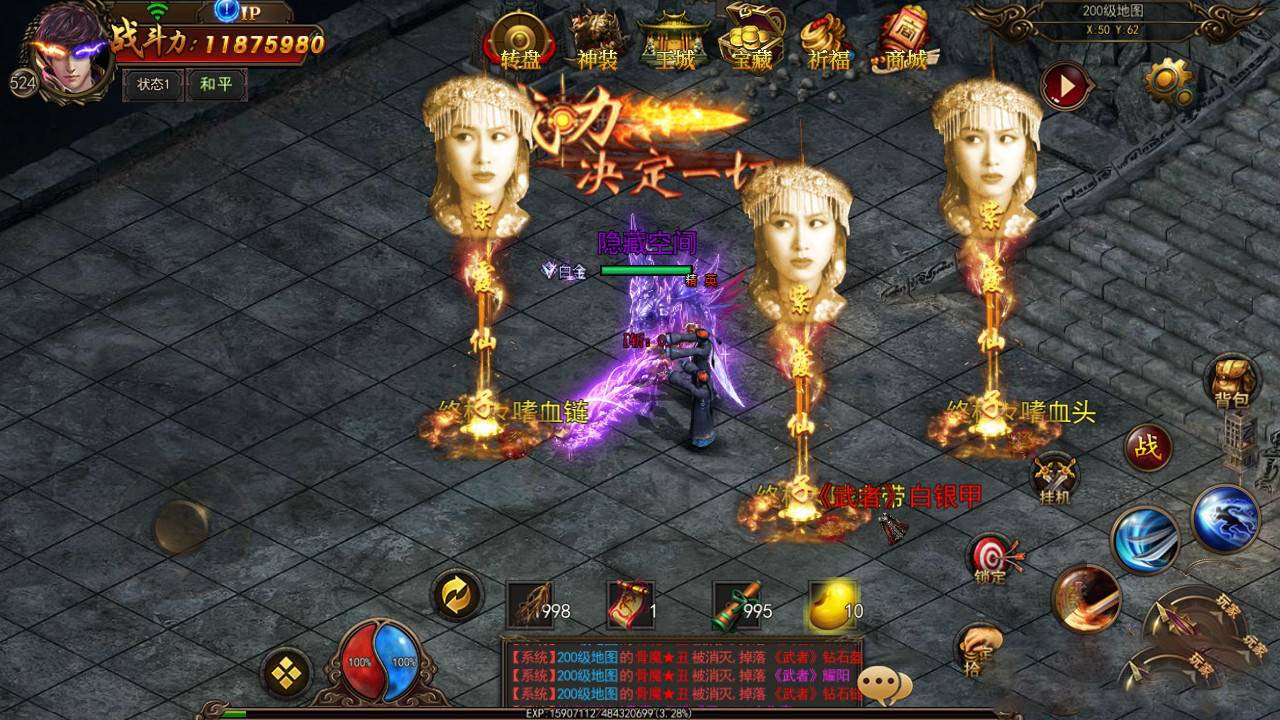The image size is (1280, 720).
Task: Open the 转盘 wheel menu
Action: (x=520, y=40)
